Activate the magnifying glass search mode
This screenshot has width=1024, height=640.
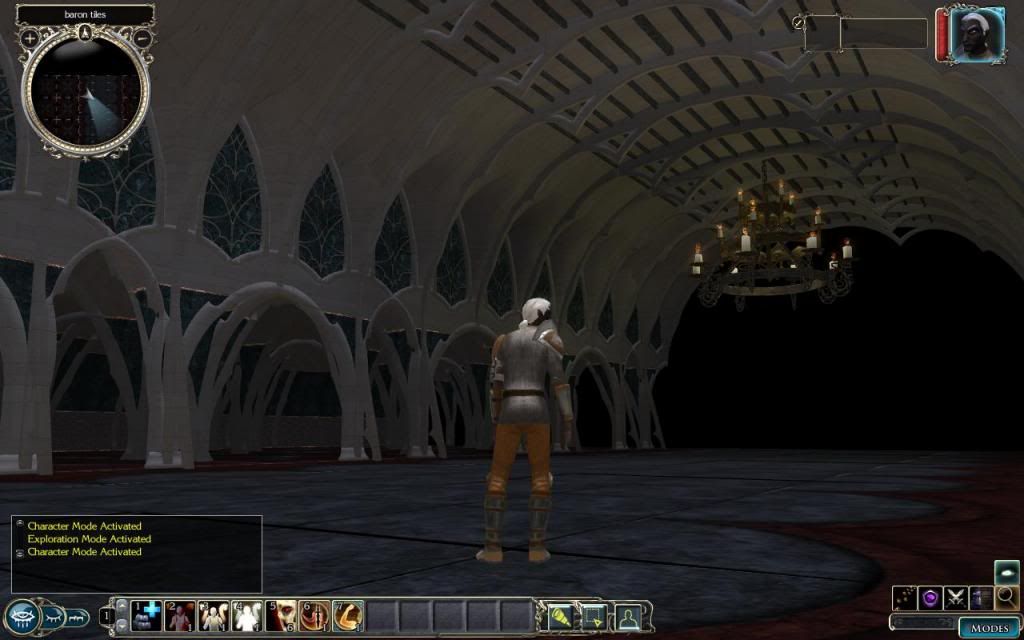click(1006, 597)
